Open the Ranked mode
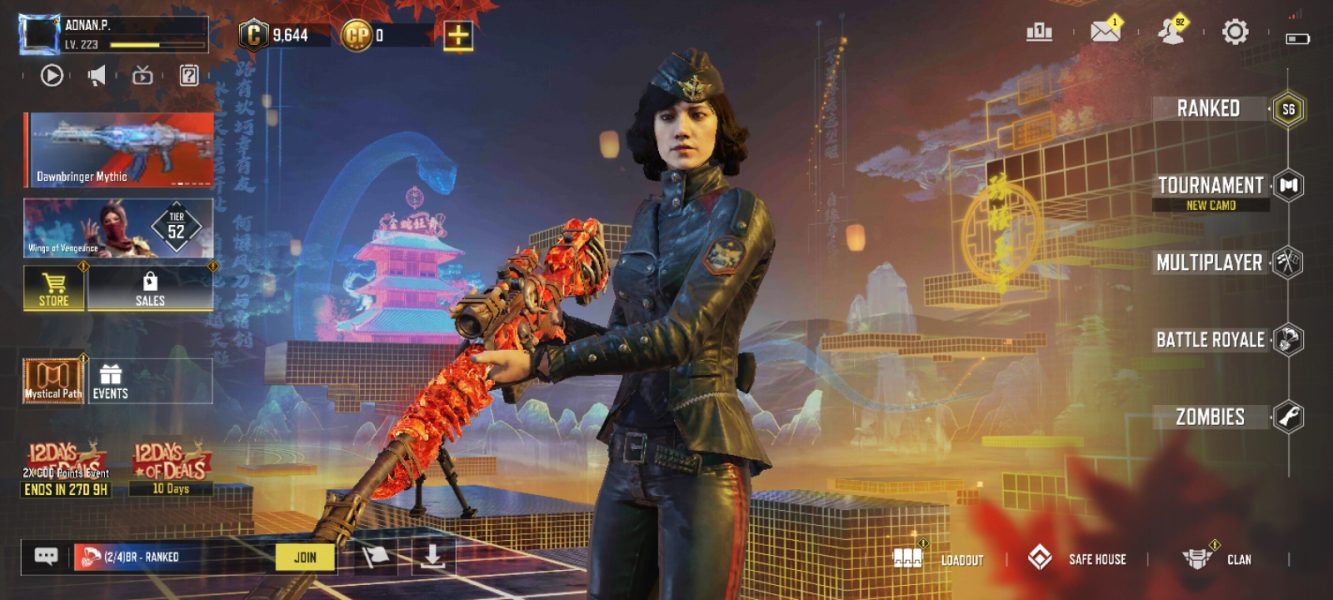This screenshot has height=600, width=1333. click(1209, 109)
